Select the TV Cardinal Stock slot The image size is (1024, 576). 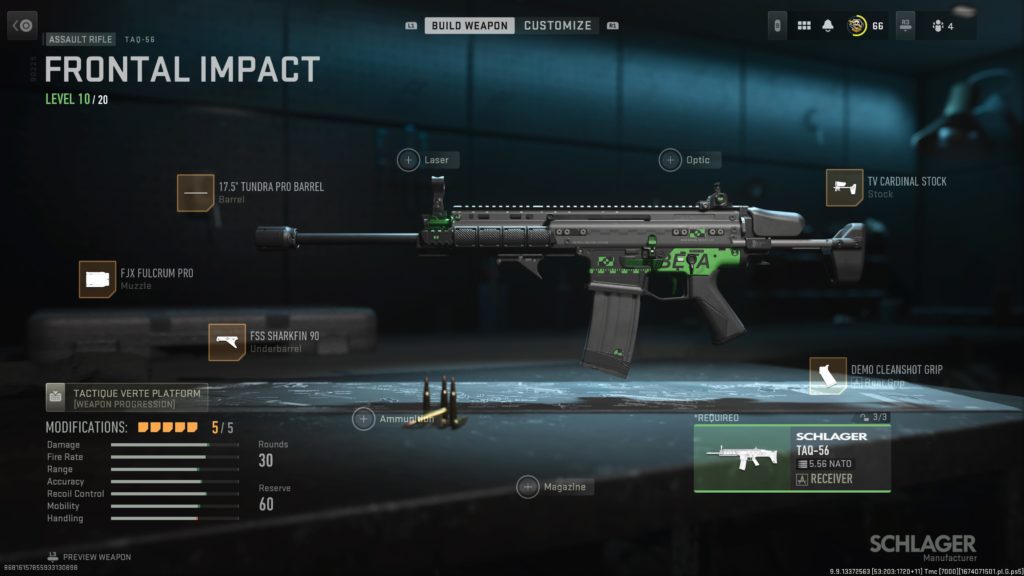845,188
